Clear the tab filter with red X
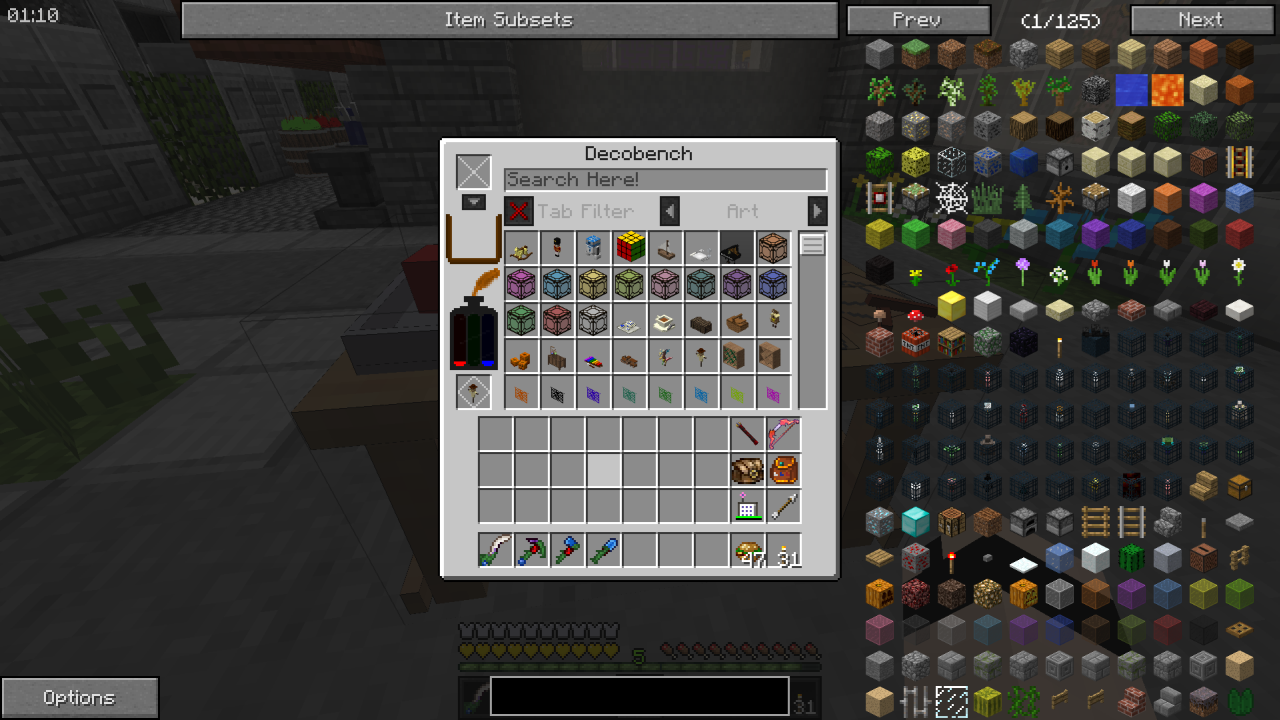The image size is (1280, 720). tap(518, 211)
